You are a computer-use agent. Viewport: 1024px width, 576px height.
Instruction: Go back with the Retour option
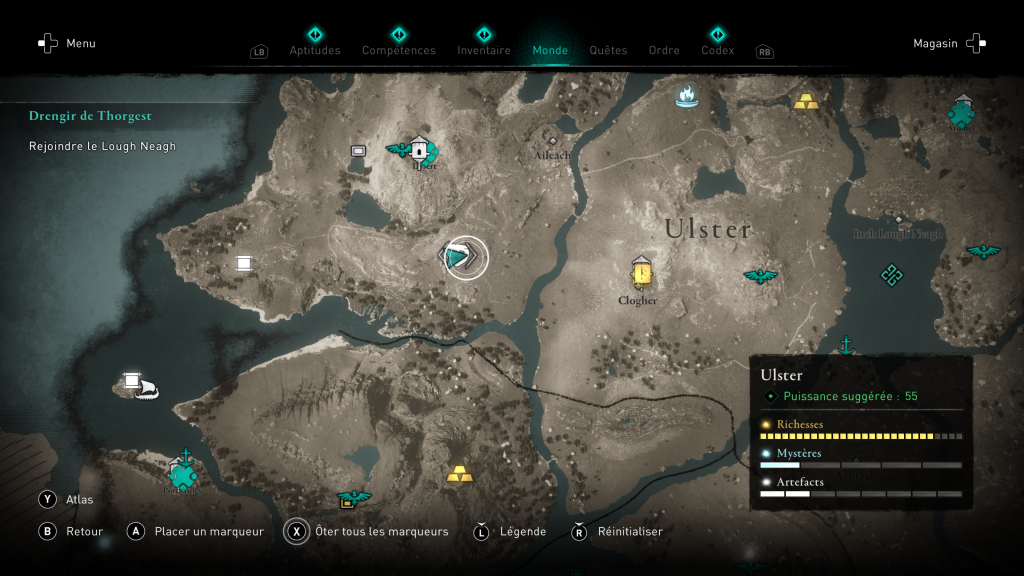click(x=84, y=531)
